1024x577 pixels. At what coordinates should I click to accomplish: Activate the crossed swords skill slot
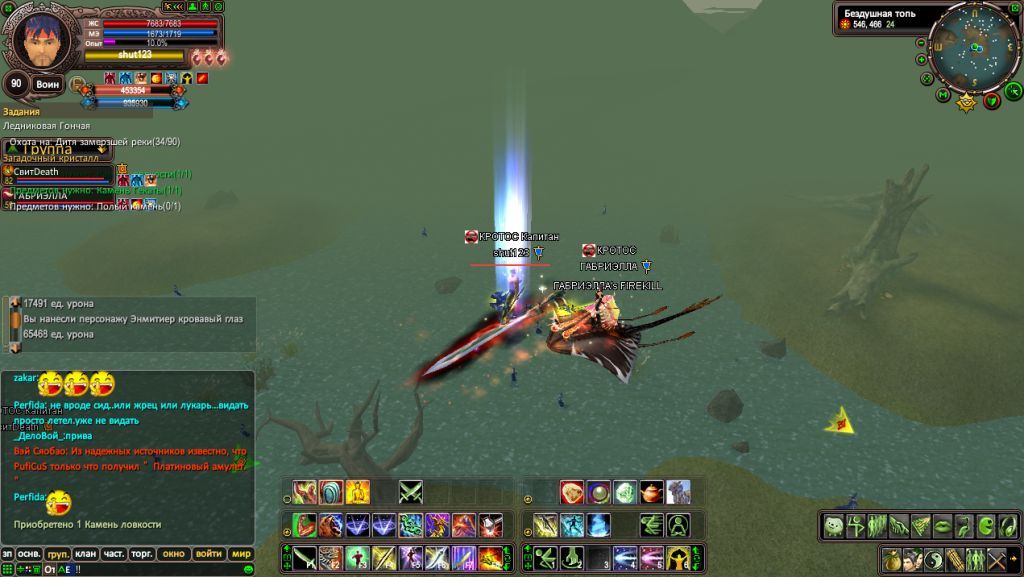click(x=411, y=492)
